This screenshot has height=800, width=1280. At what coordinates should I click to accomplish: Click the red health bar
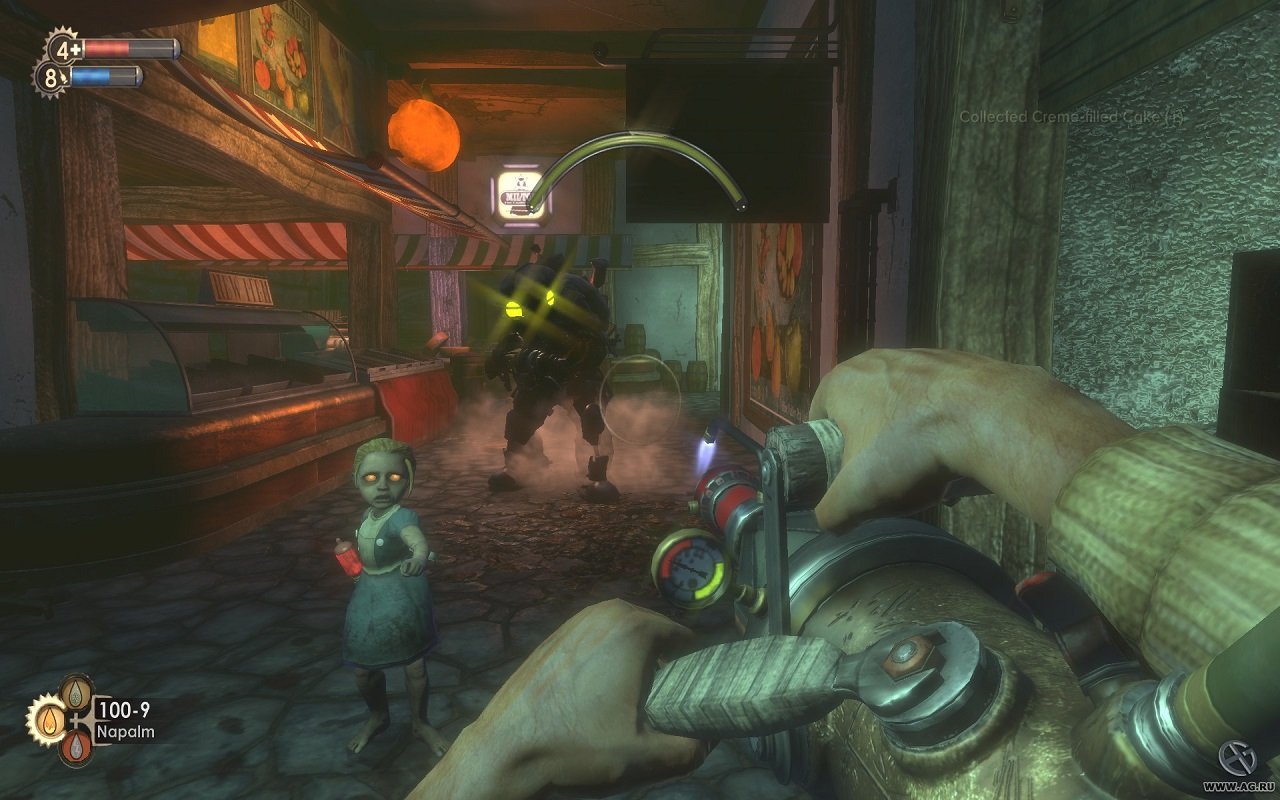click(x=107, y=48)
